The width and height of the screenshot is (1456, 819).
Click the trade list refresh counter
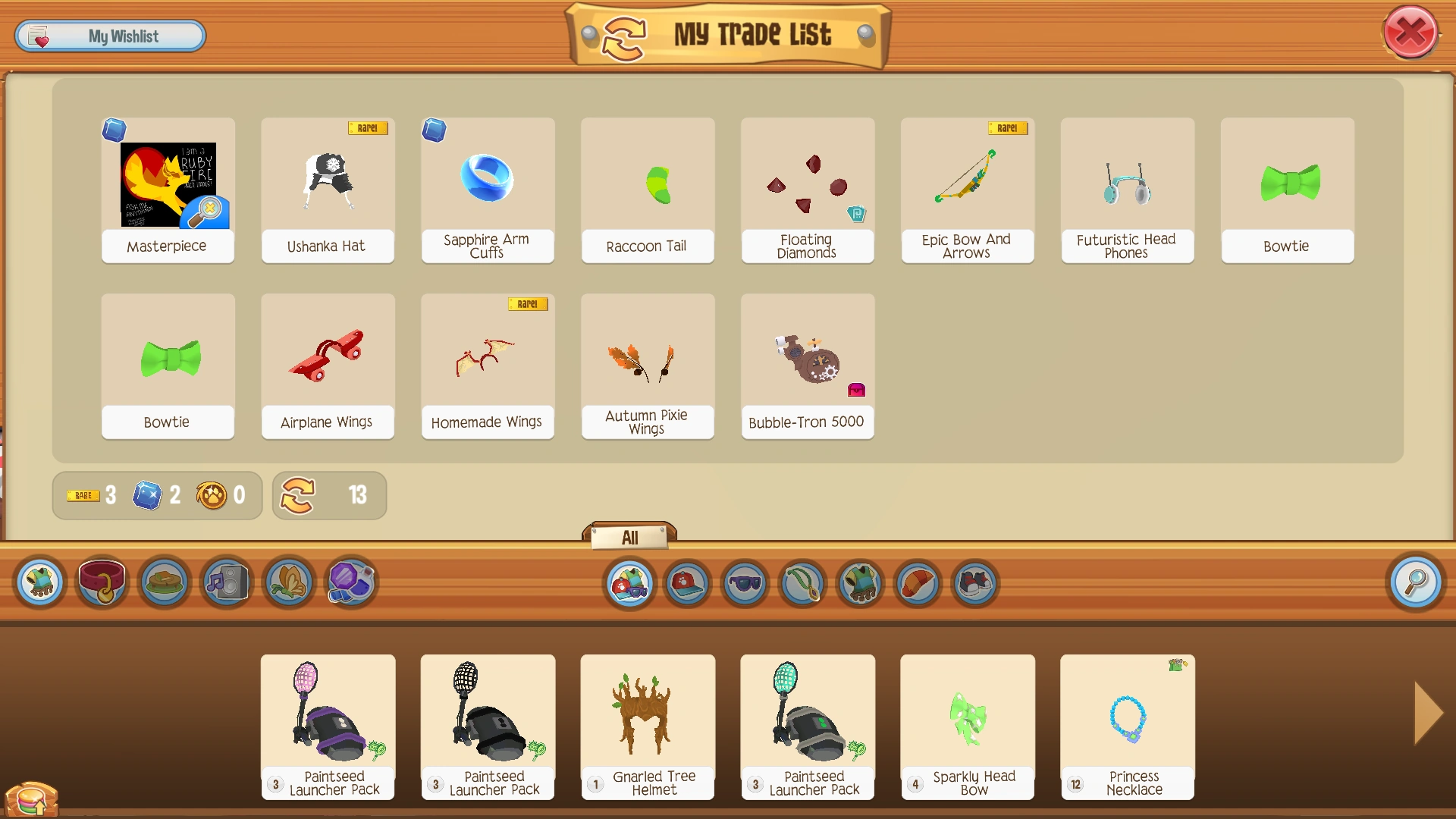[329, 496]
